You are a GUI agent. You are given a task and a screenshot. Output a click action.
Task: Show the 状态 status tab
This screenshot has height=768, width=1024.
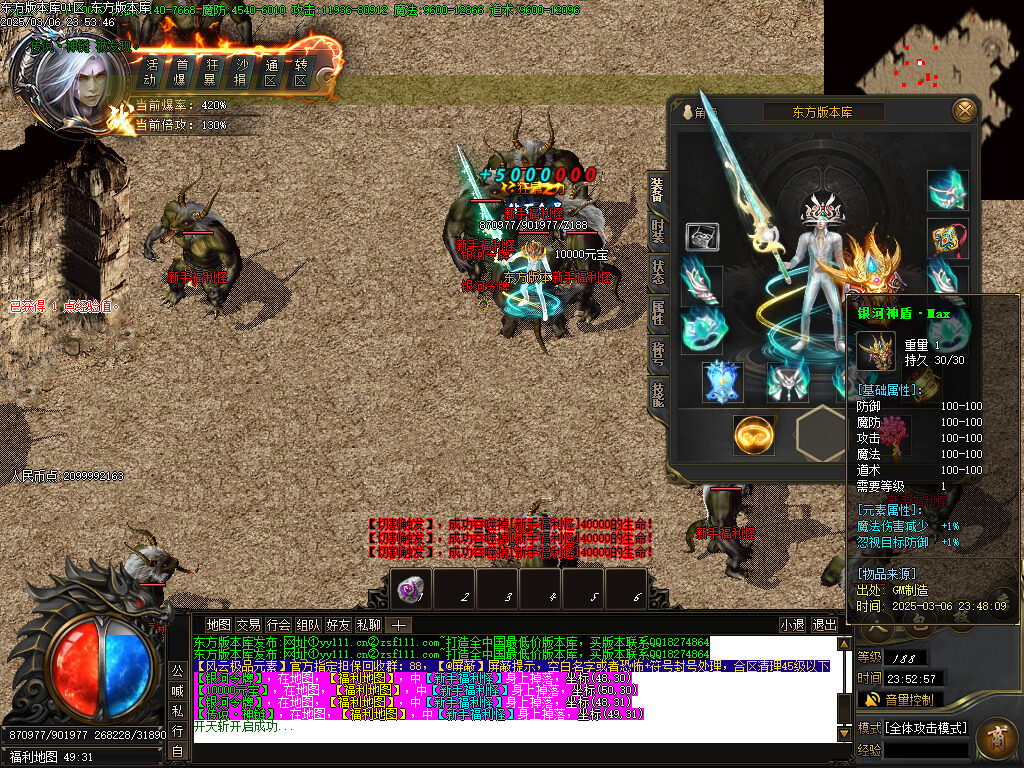[657, 270]
